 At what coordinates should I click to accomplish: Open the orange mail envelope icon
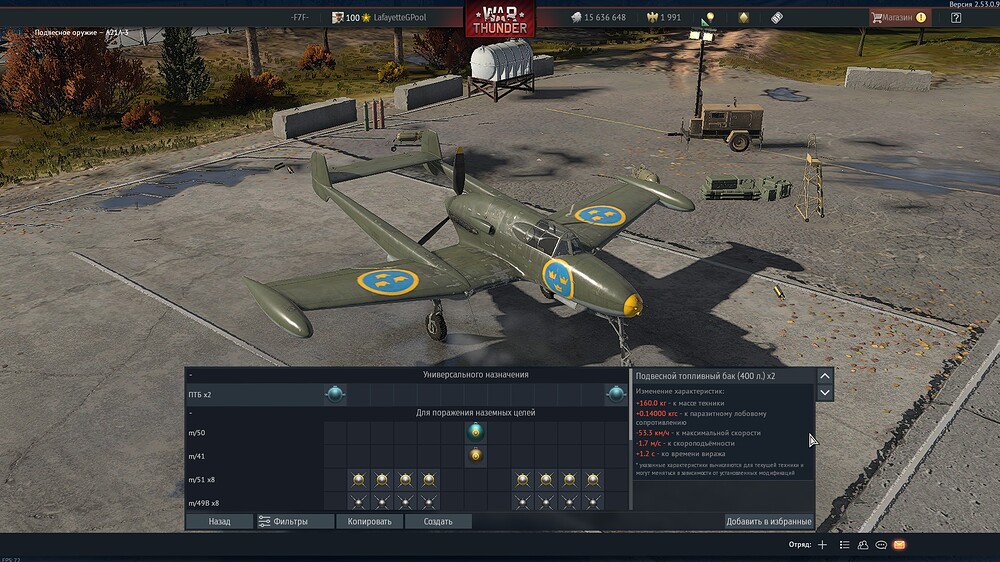pos(899,545)
